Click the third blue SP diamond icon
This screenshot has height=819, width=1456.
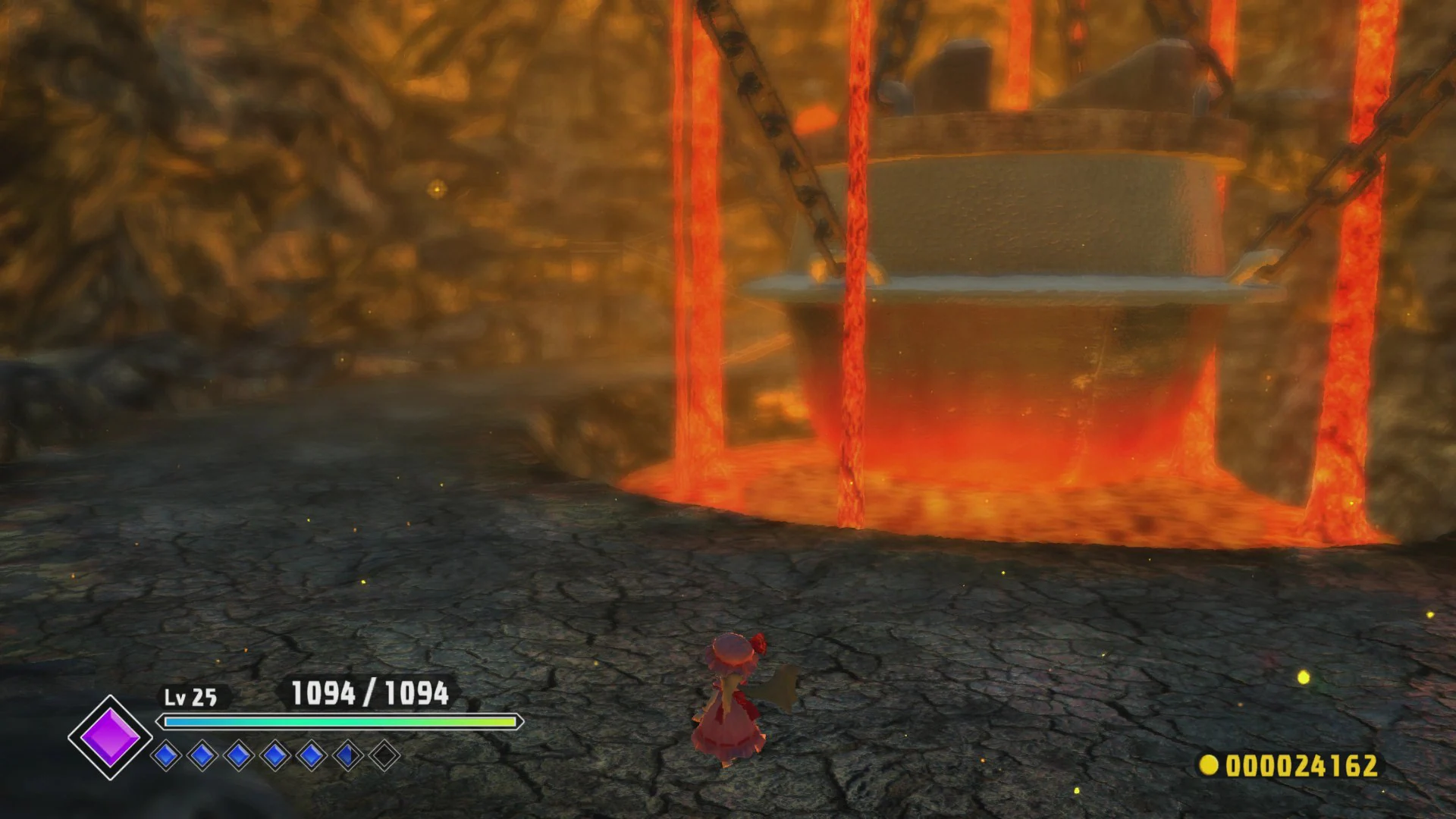(240, 756)
